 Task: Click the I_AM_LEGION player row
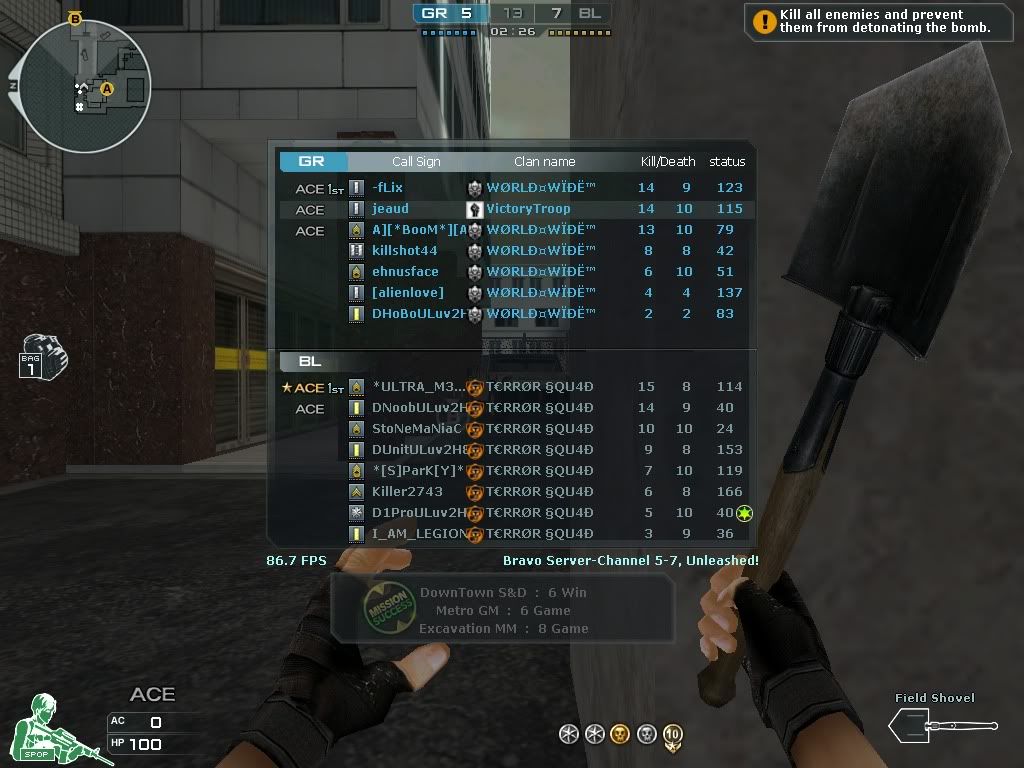pyautogui.click(x=417, y=534)
